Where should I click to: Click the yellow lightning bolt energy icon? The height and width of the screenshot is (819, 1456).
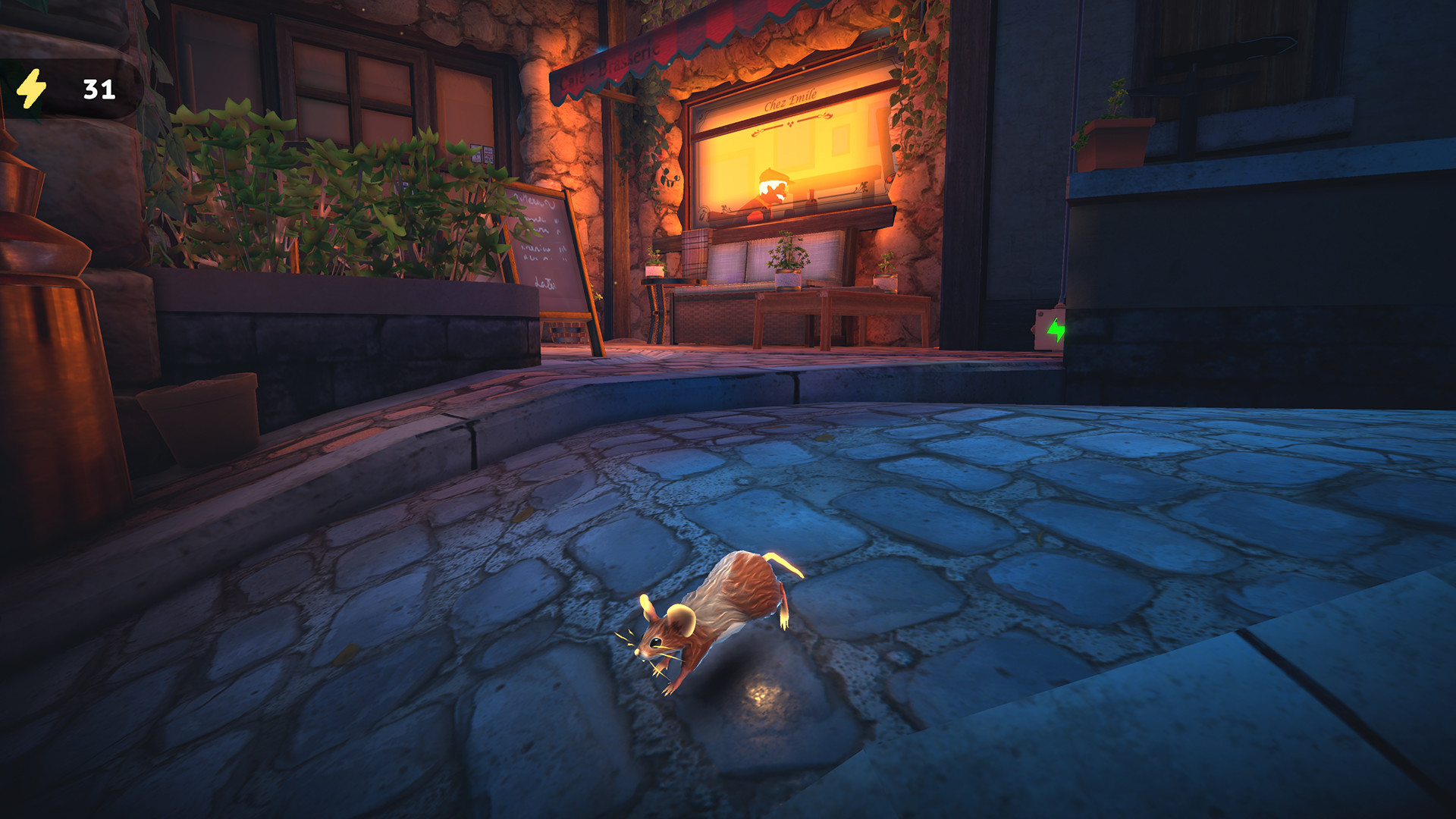click(32, 89)
